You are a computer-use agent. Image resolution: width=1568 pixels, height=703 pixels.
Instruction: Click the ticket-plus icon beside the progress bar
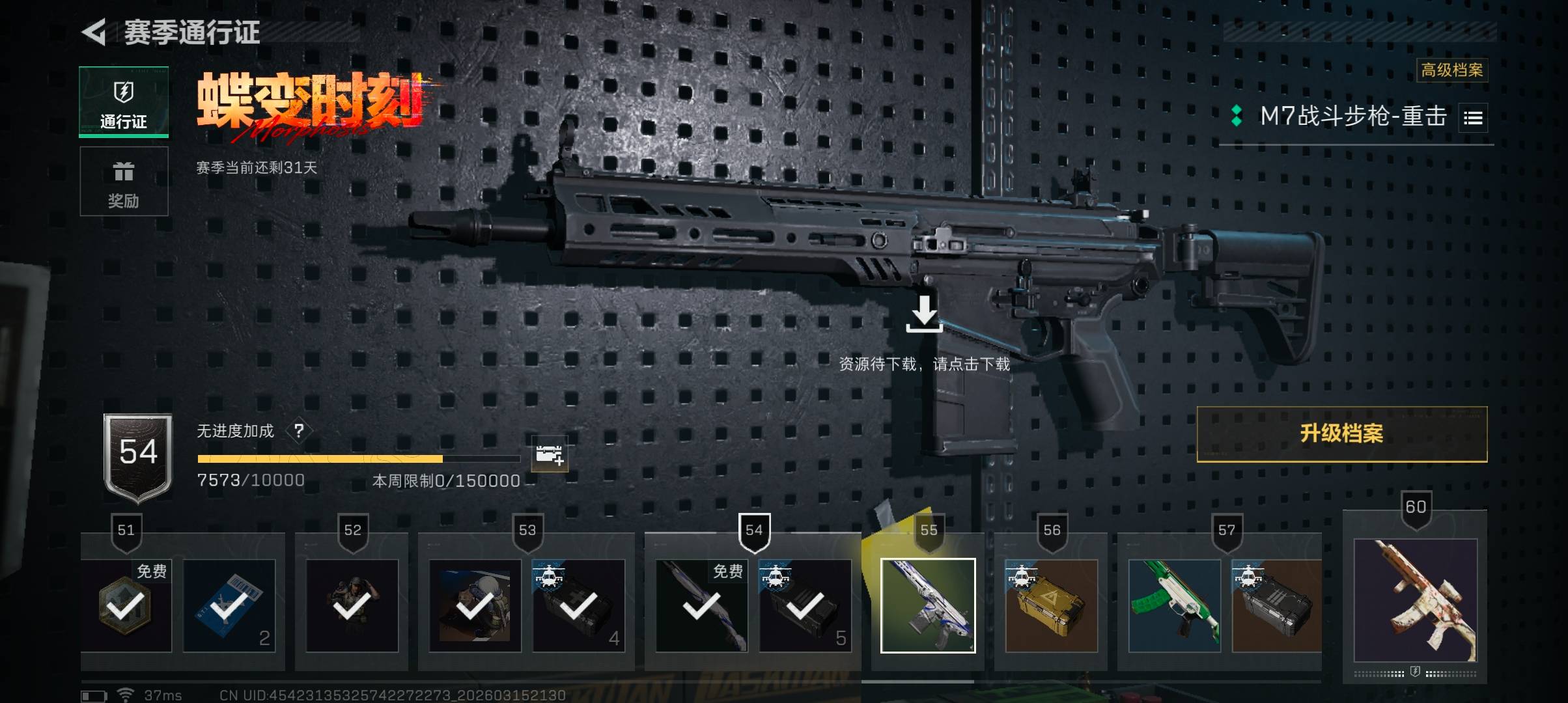click(549, 454)
